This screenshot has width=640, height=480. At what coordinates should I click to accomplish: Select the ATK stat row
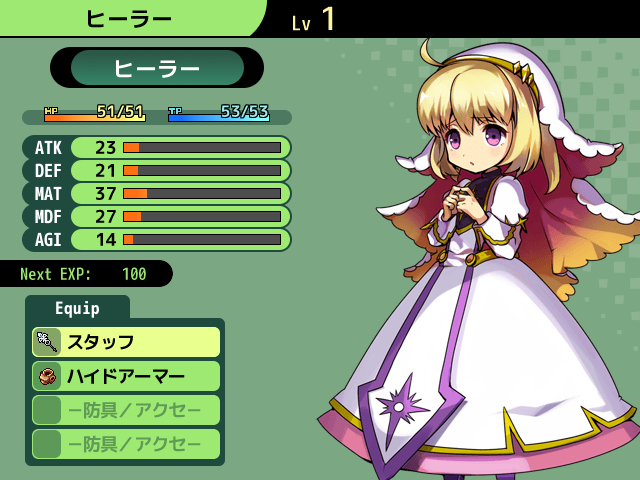[x=157, y=147]
